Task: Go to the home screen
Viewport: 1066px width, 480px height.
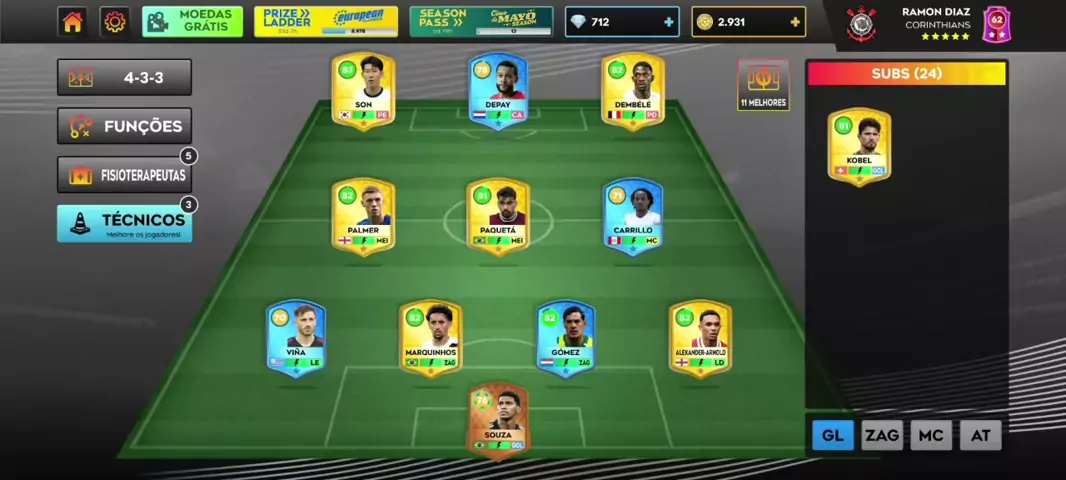Action: [72, 22]
